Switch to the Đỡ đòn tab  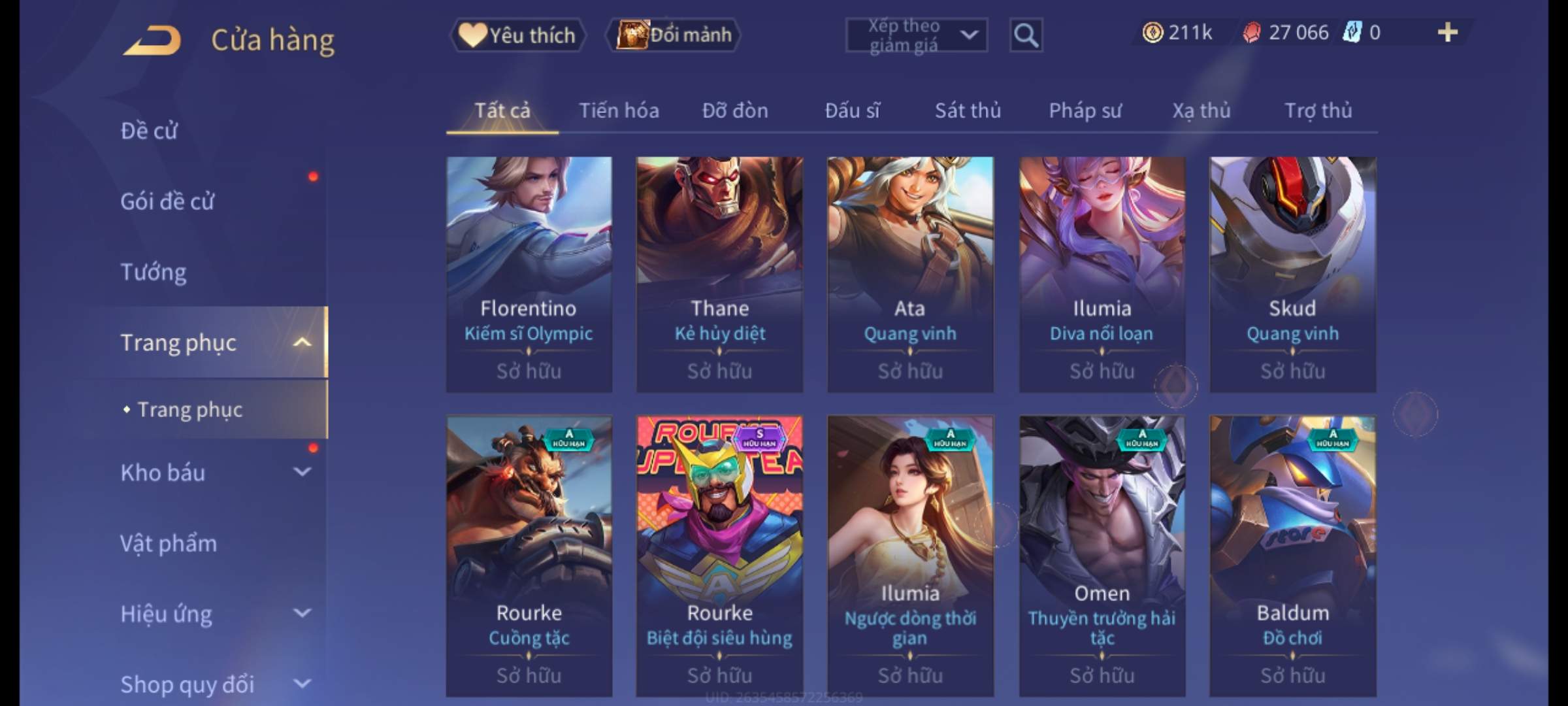tap(735, 110)
